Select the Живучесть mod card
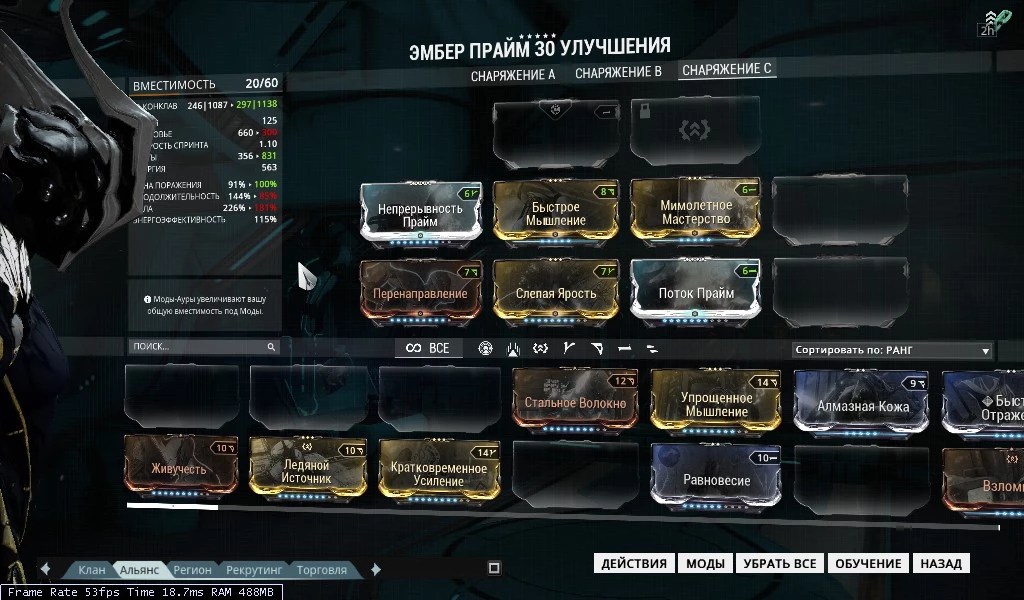The image size is (1024, 600). [x=180, y=468]
